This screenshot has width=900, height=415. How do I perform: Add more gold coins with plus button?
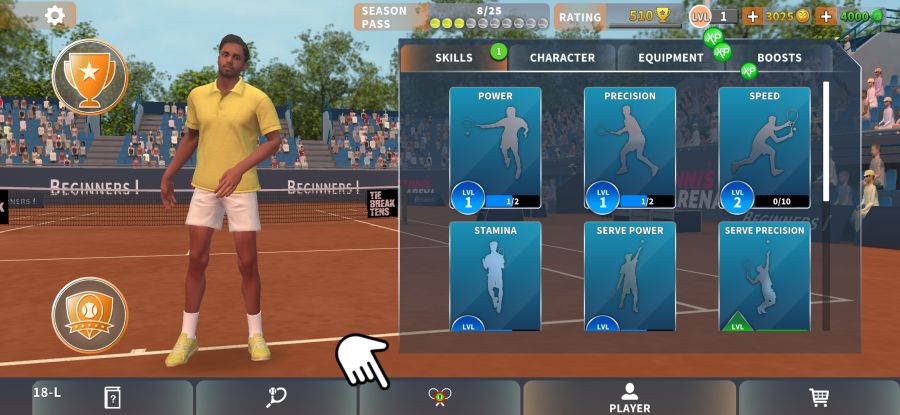tap(753, 16)
